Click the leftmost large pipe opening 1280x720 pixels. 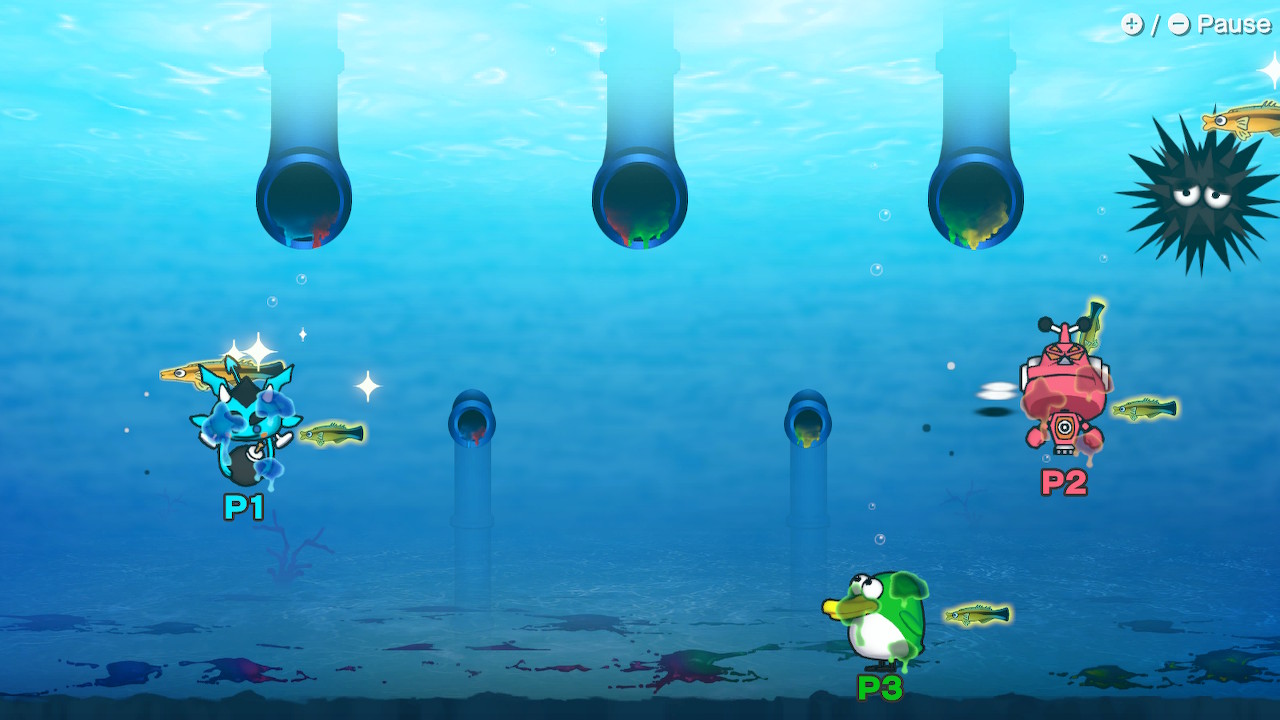pos(304,198)
